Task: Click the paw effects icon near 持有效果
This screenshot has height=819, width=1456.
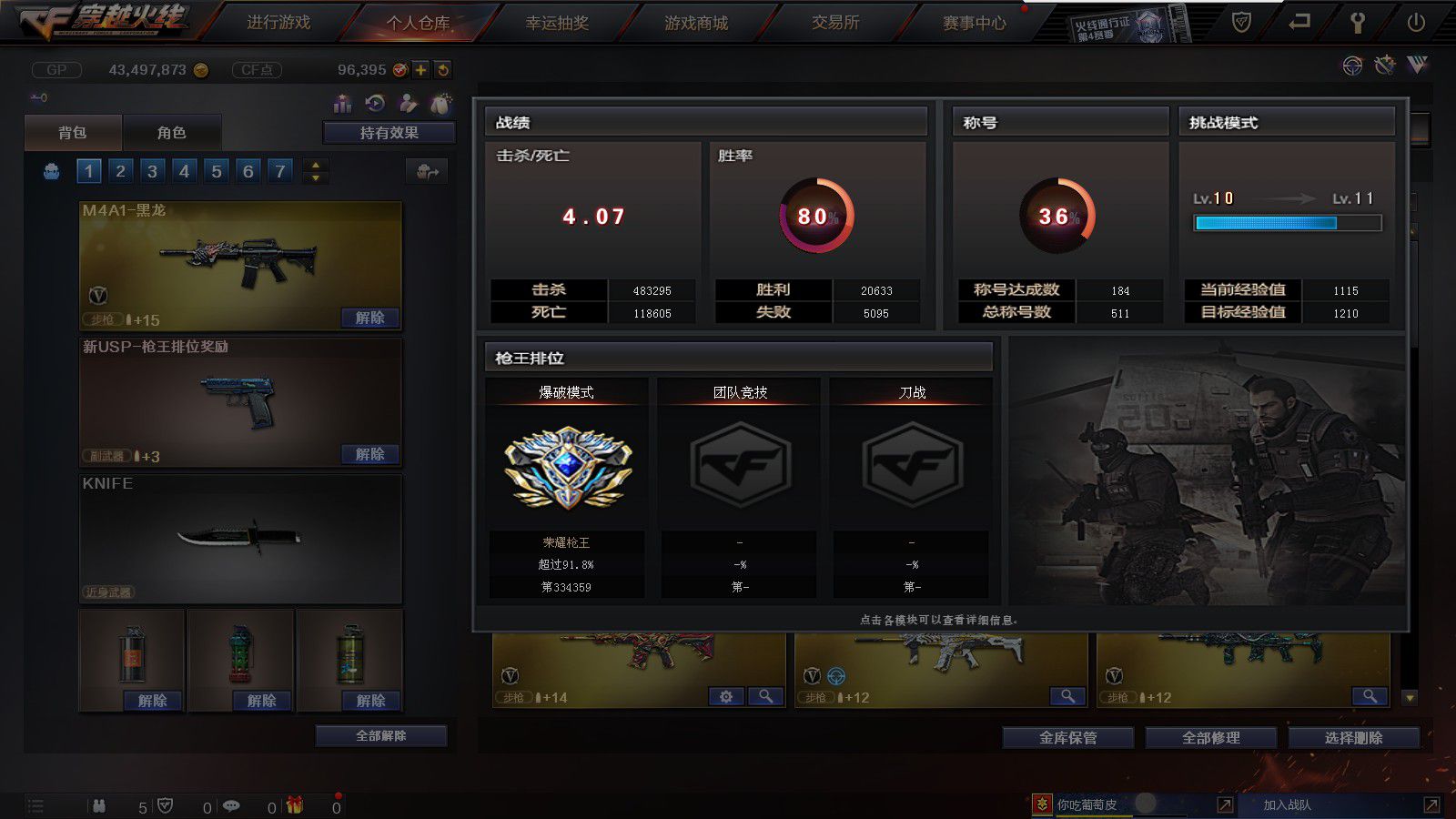Action: tap(441, 103)
